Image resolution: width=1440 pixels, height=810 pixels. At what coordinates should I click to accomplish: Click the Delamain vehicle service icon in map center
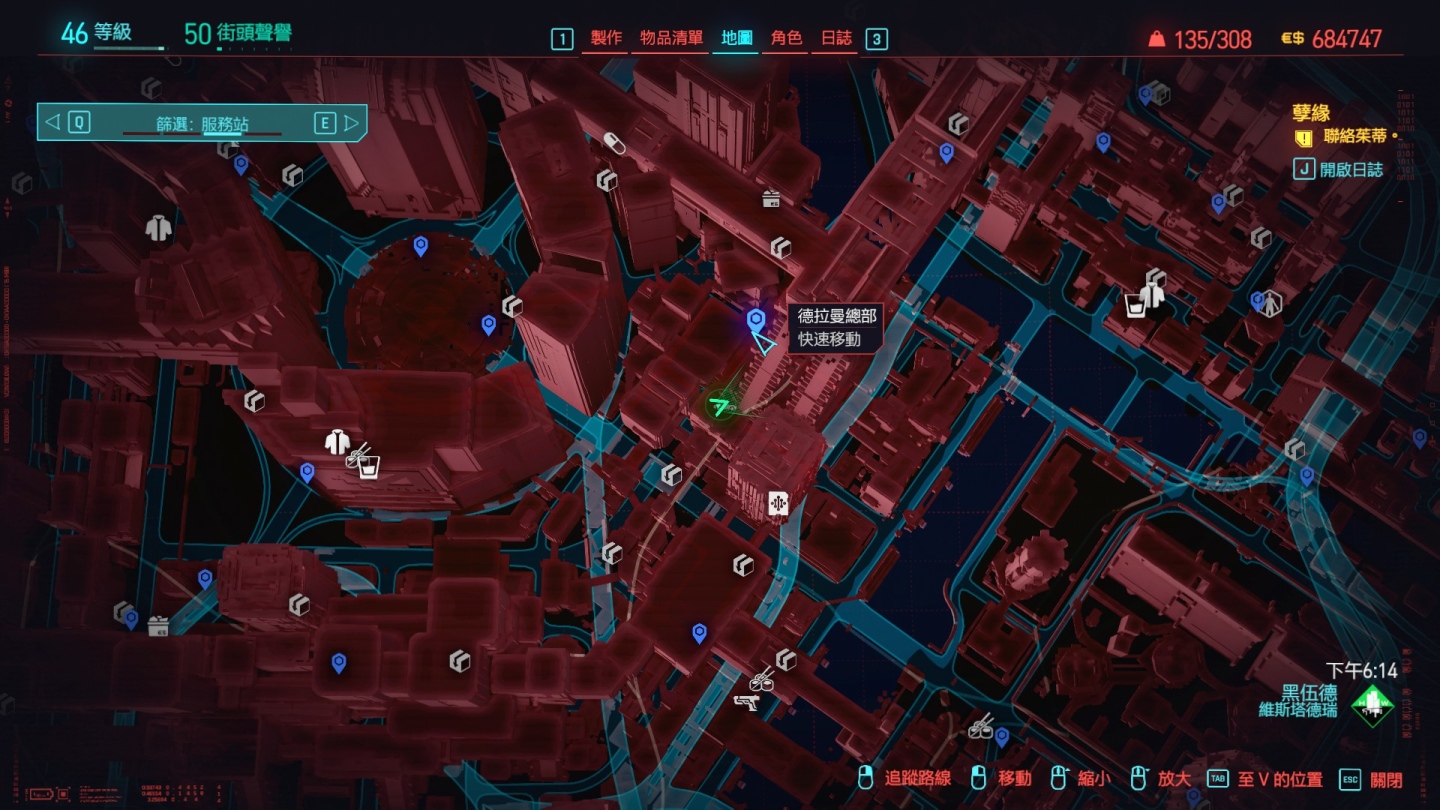tap(778, 502)
